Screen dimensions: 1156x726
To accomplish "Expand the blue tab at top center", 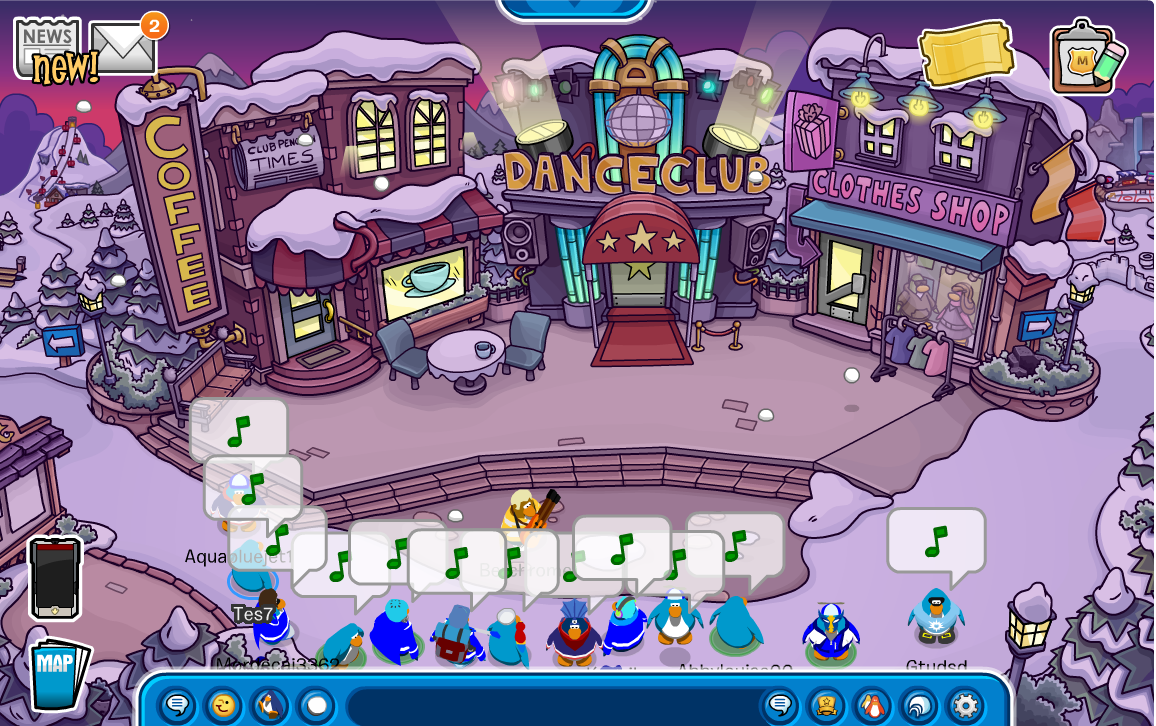I will tap(574, 8).
